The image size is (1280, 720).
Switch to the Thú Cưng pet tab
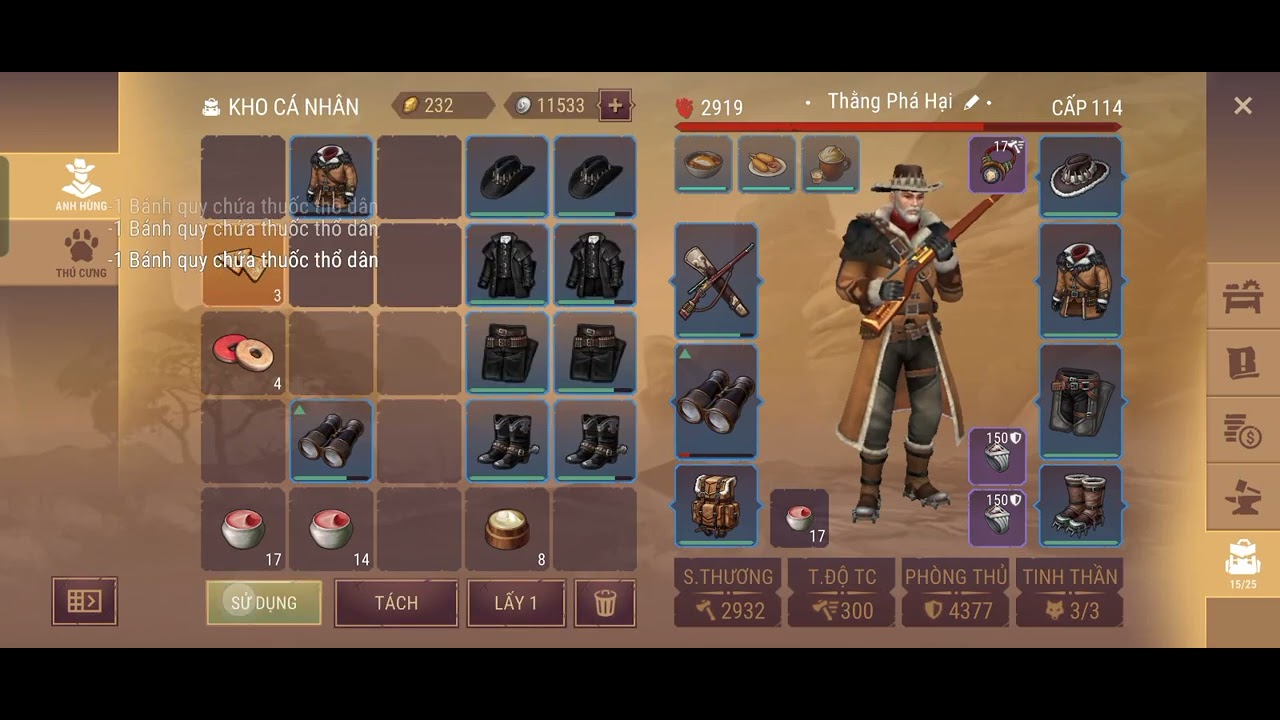(81, 253)
